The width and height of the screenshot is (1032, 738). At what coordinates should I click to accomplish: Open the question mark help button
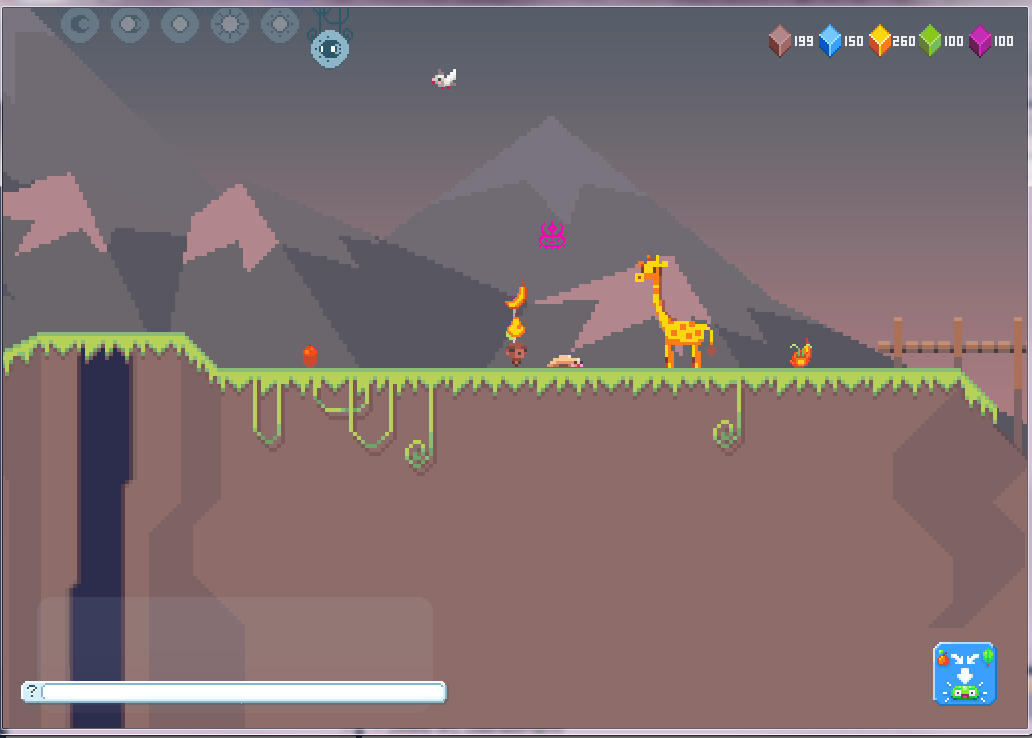pos(32,691)
